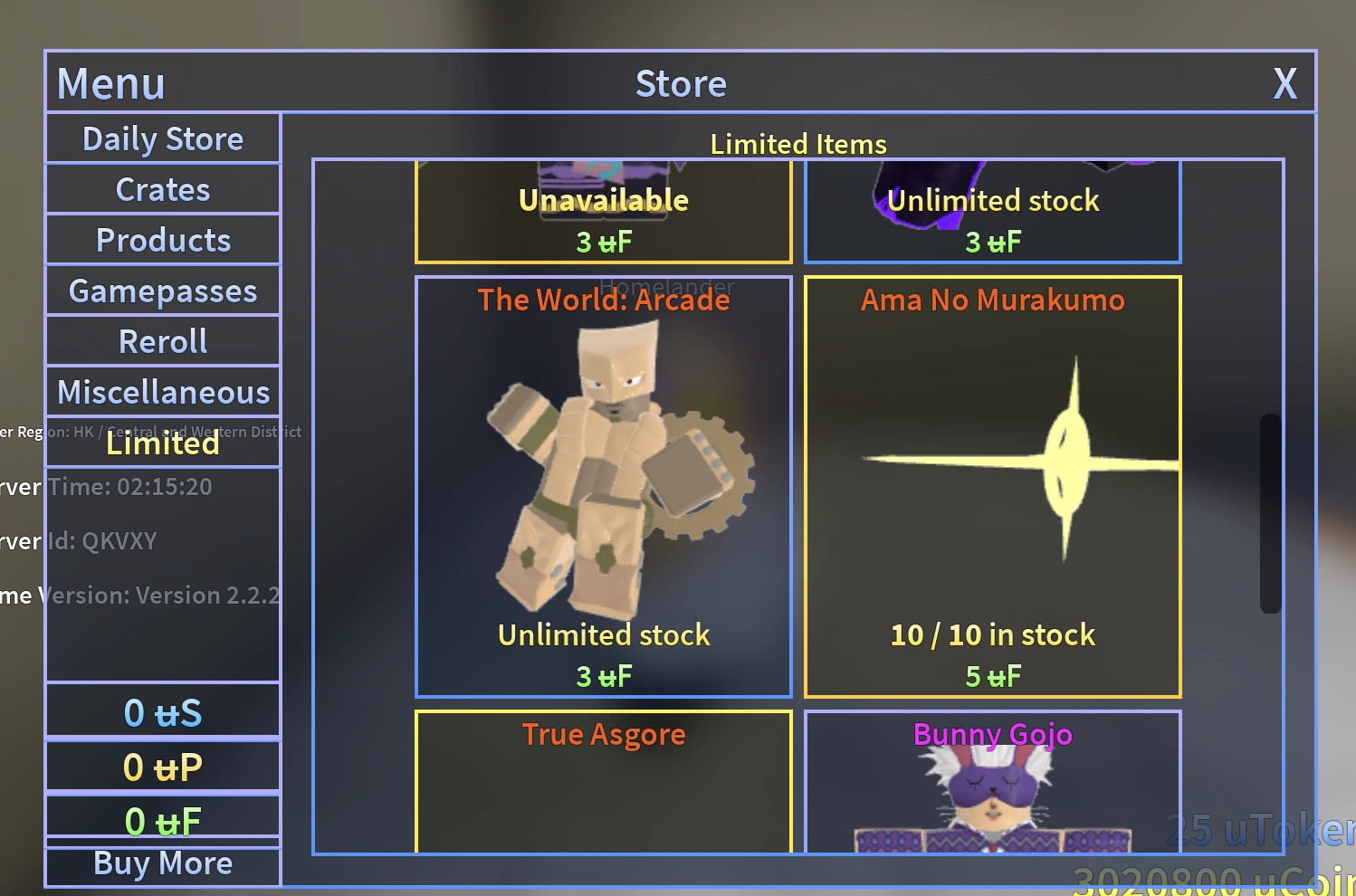View the Products category
This screenshot has height=896, width=1356.
162,239
